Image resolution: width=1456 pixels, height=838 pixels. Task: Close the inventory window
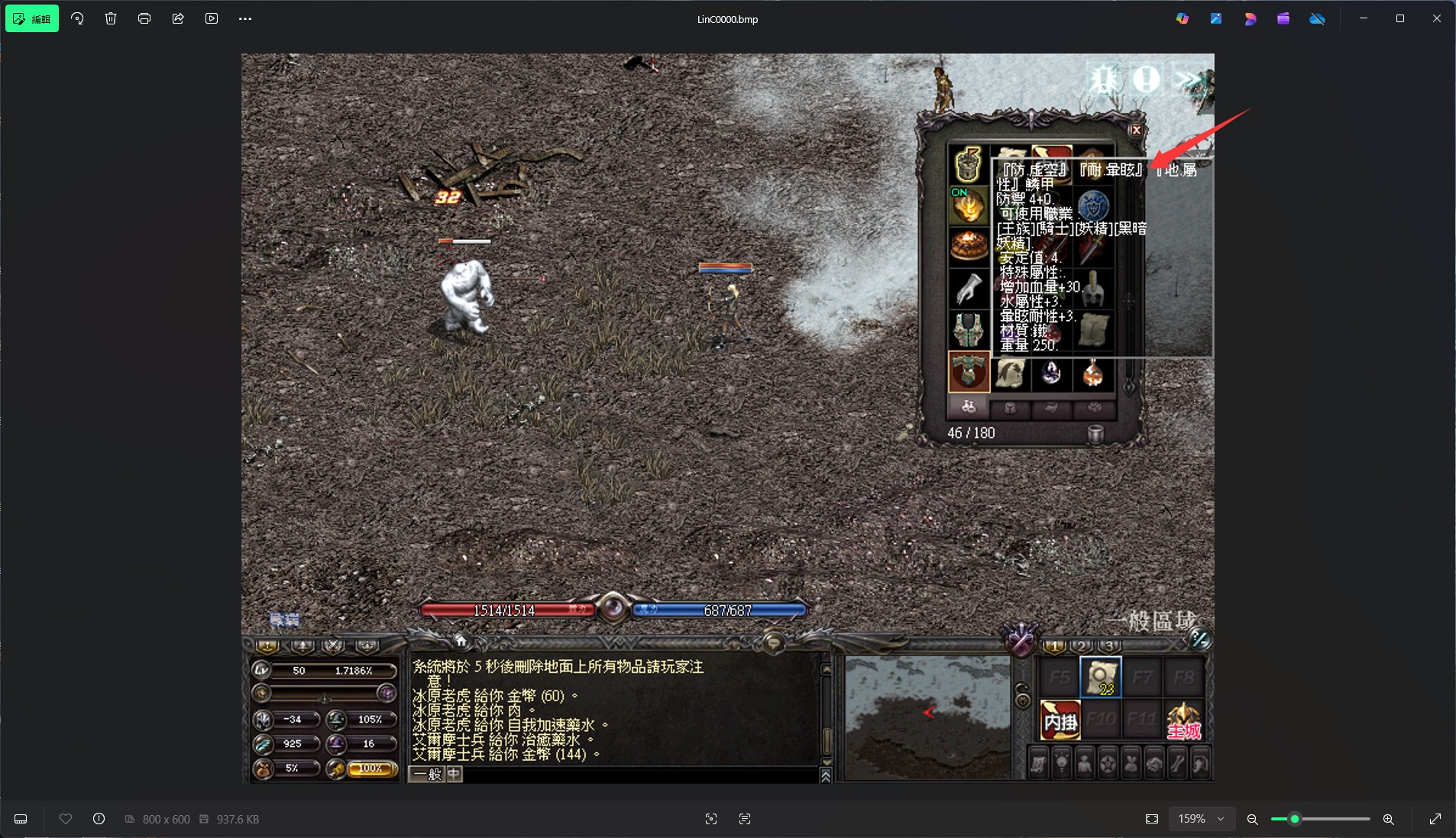(x=1136, y=130)
